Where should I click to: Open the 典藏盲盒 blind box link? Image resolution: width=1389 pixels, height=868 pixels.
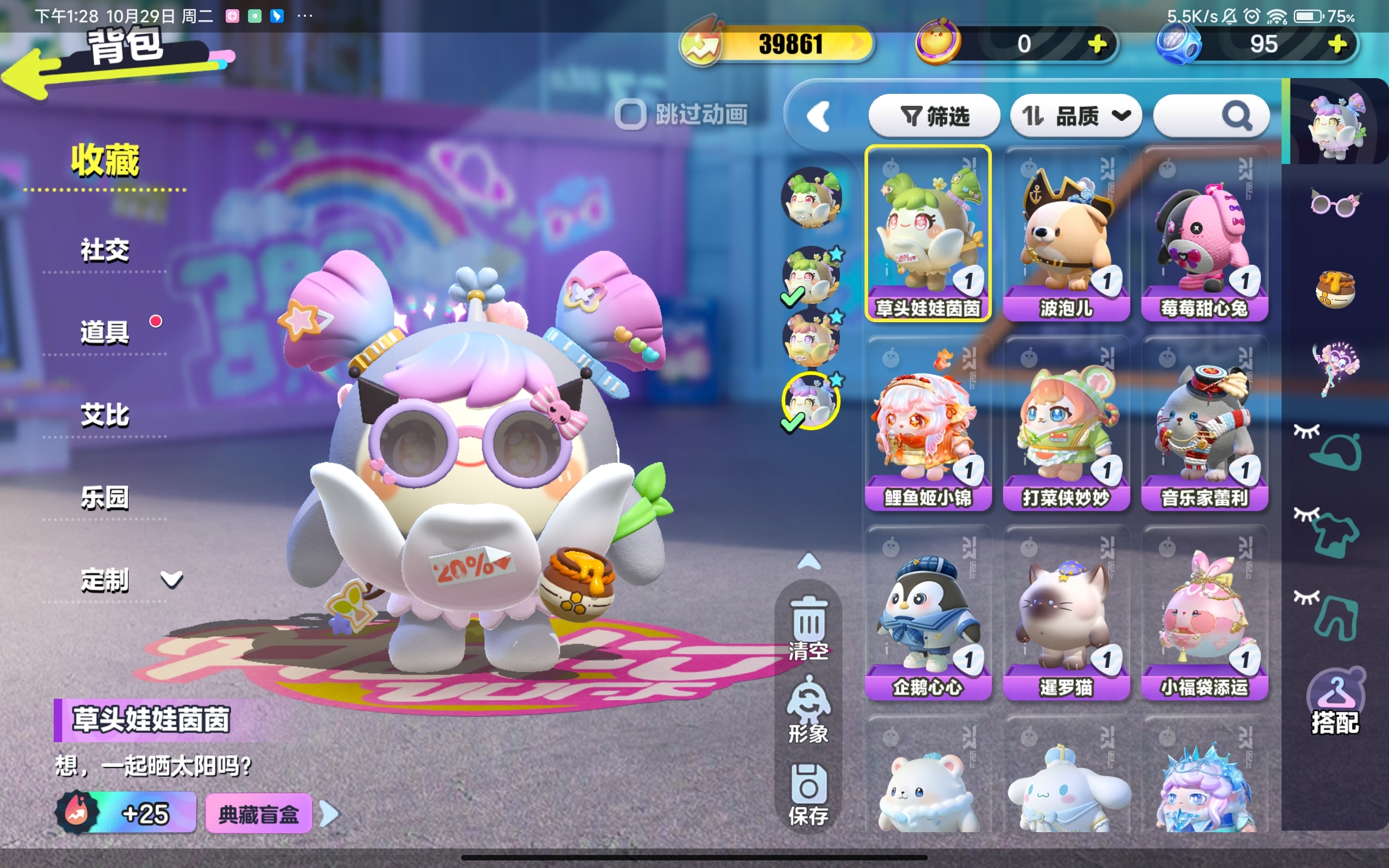tap(259, 813)
